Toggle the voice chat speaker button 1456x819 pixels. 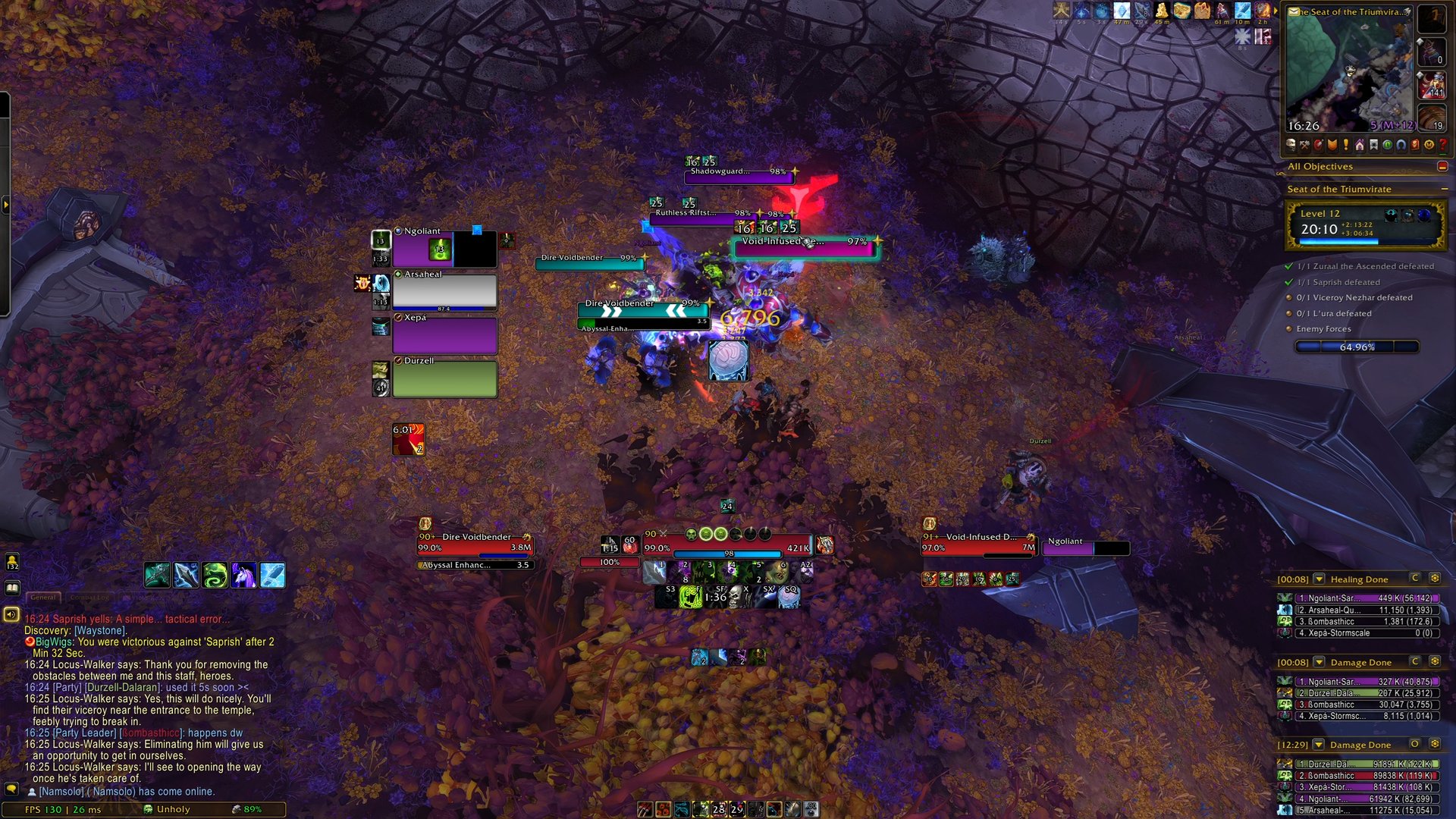[11, 614]
